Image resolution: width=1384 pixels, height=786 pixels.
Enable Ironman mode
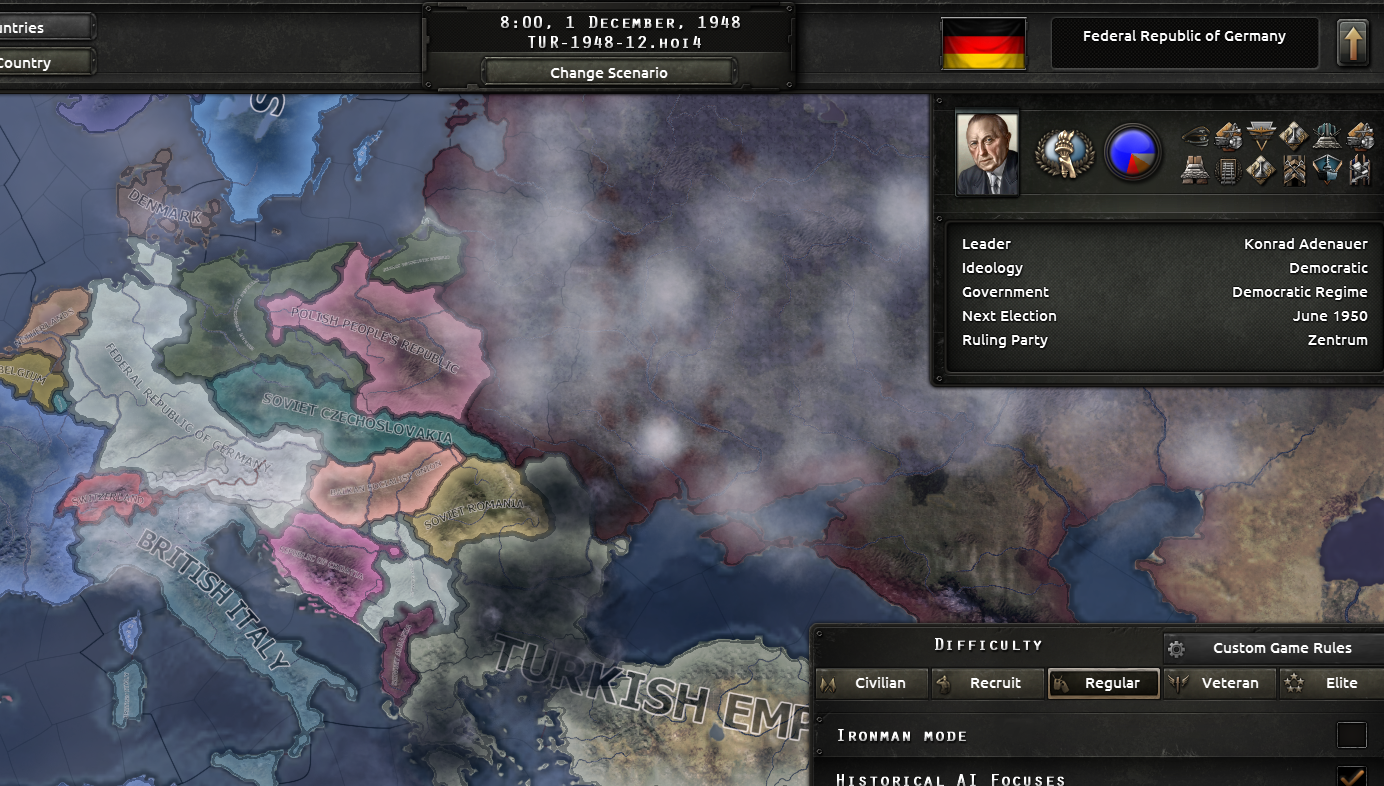(1352, 735)
